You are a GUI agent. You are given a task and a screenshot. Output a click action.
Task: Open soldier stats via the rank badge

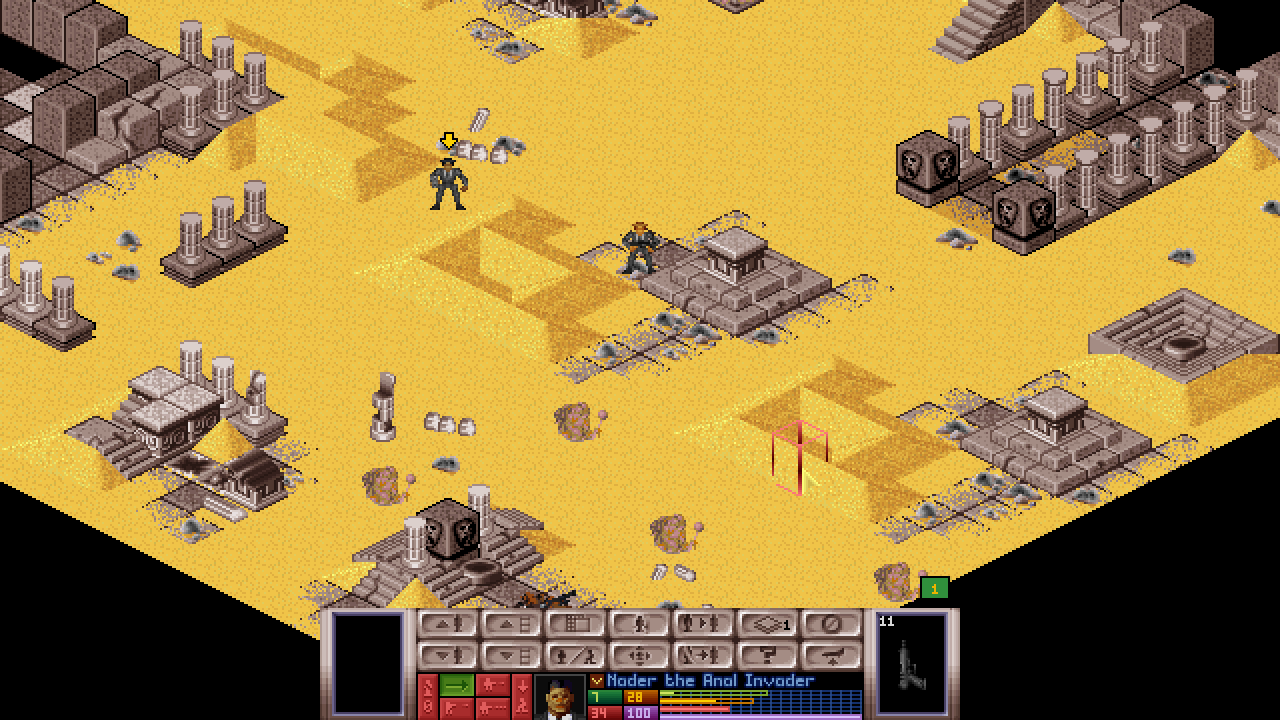(x=597, y=681)
